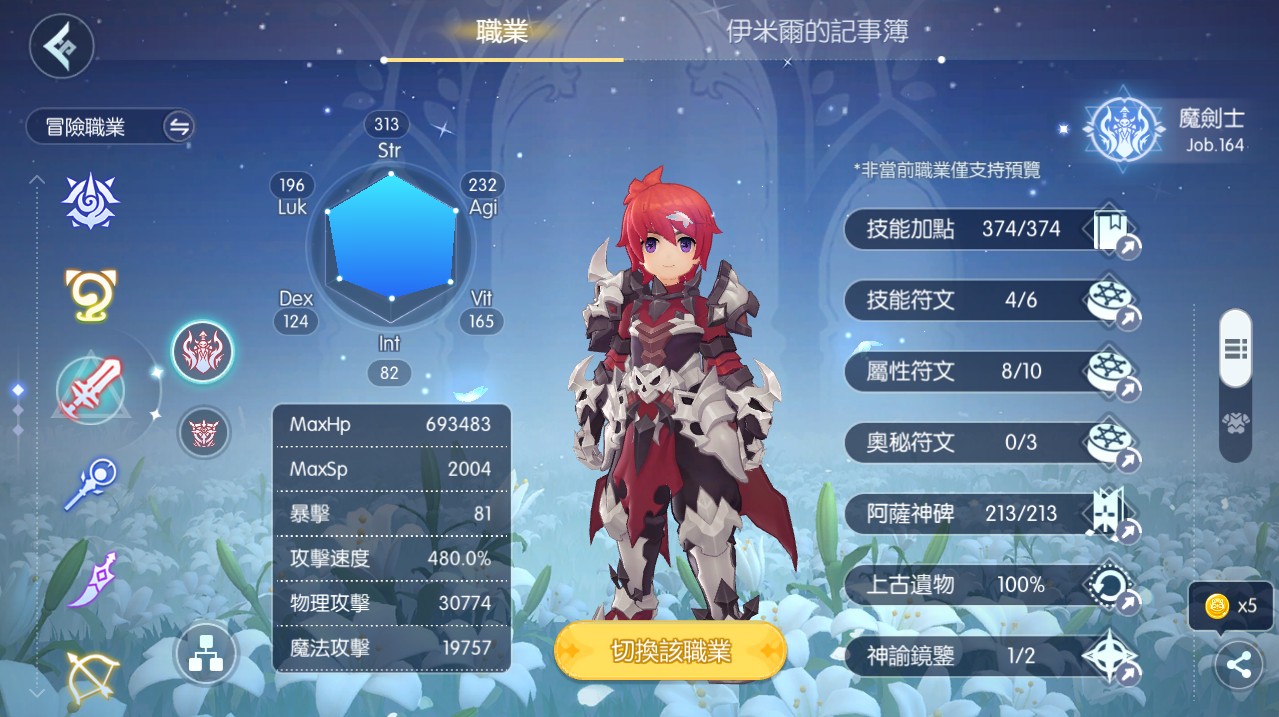Pick the golden bow archer class icon

tap(92, 674)
